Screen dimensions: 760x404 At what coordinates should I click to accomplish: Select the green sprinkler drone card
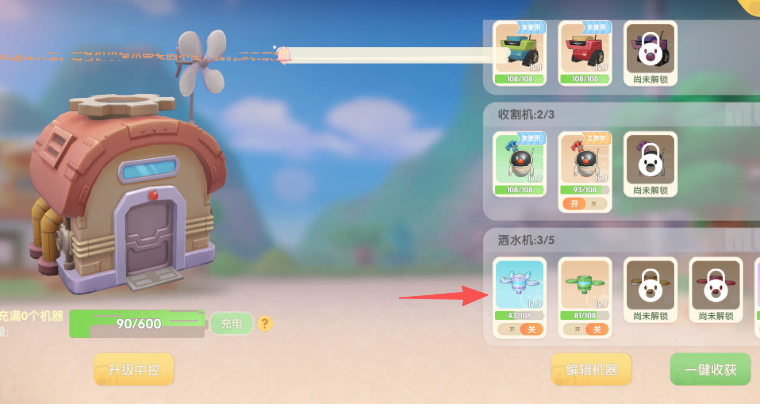pos(584,287)
